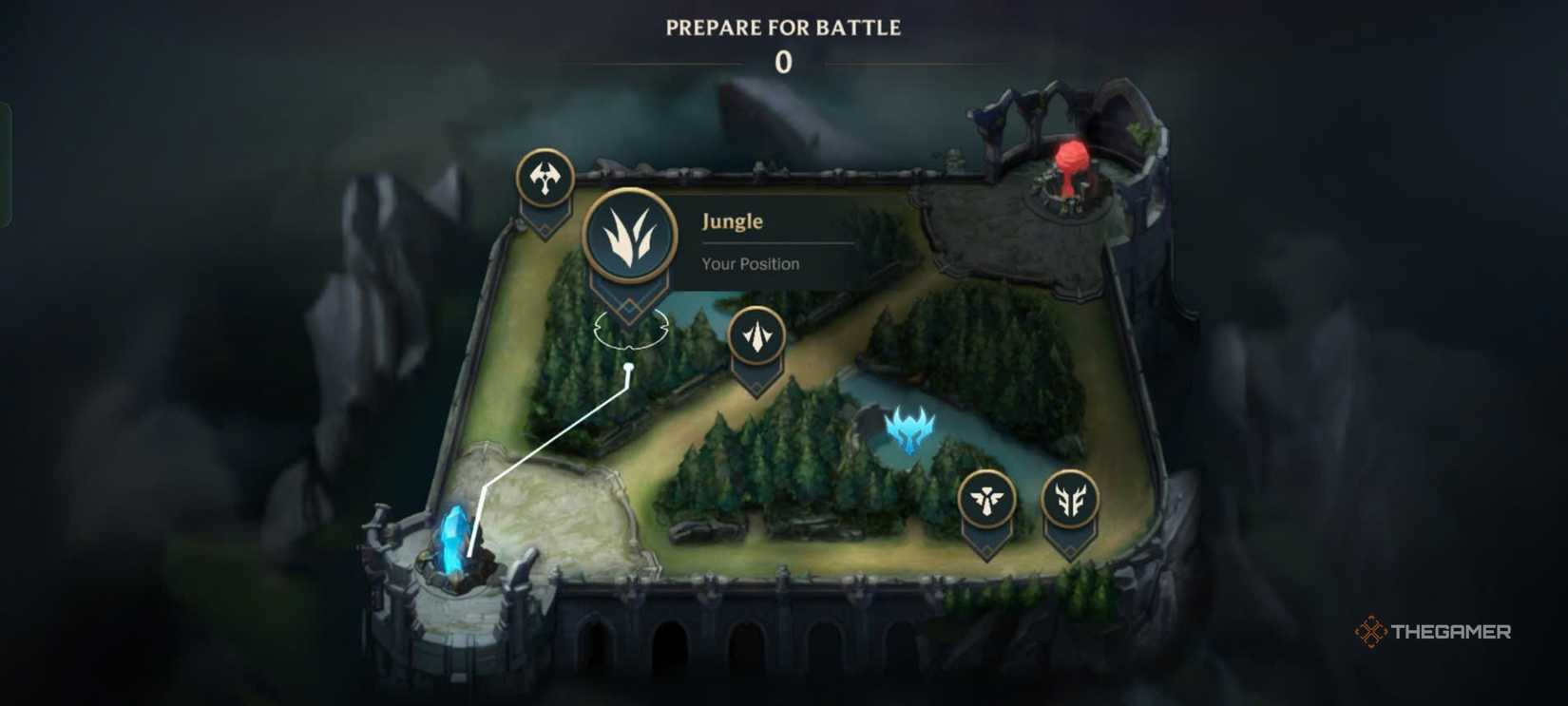Select the Dragon lane horned icon
Viewport: 1568px width, 706px height.
(1068, 498)
